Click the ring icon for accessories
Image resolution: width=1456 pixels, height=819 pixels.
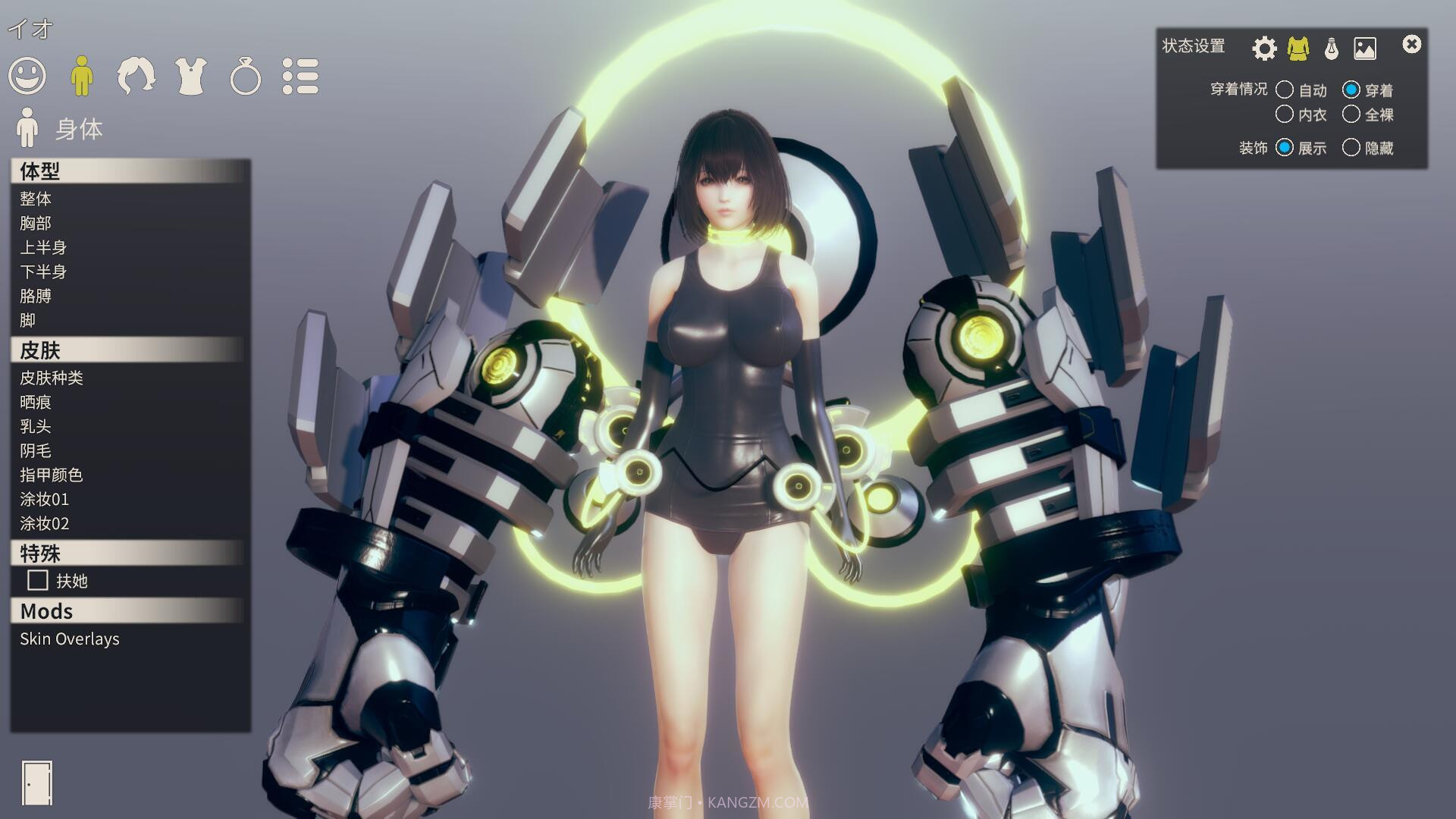click(246, 76)
